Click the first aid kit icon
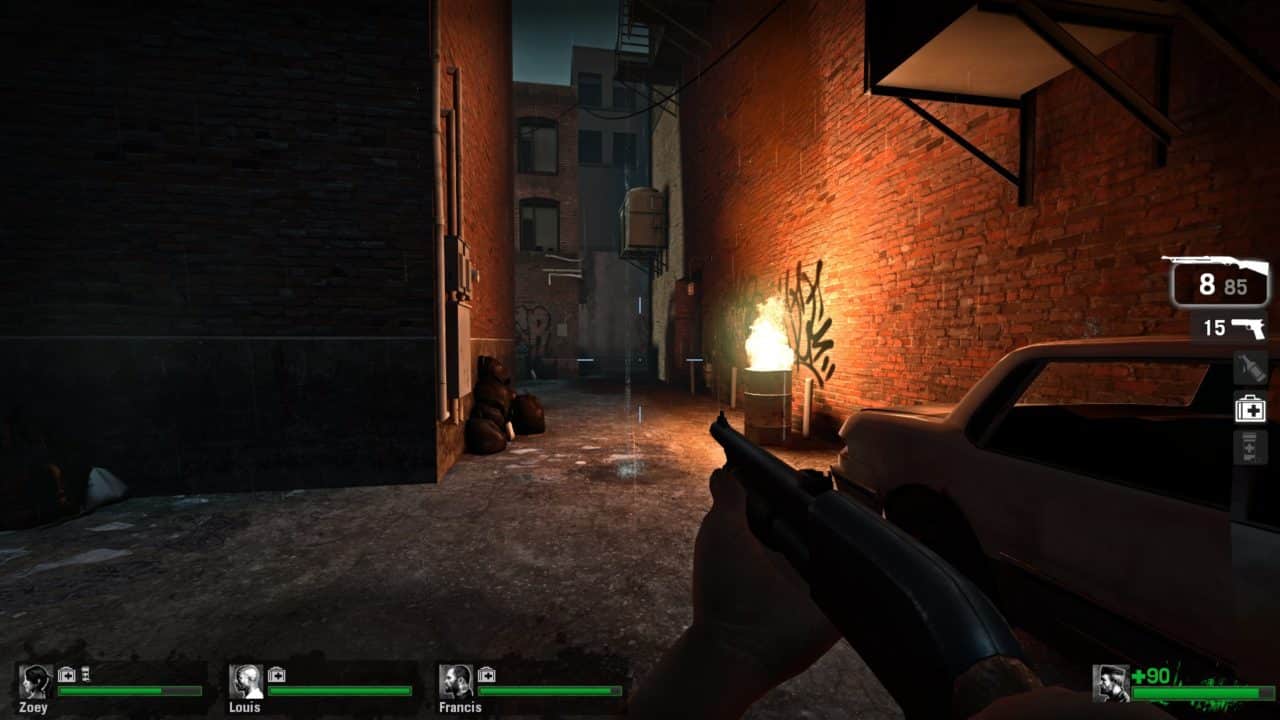Image resolution: width=1280 pixels, height=720 pixels. coord(1251,407)
